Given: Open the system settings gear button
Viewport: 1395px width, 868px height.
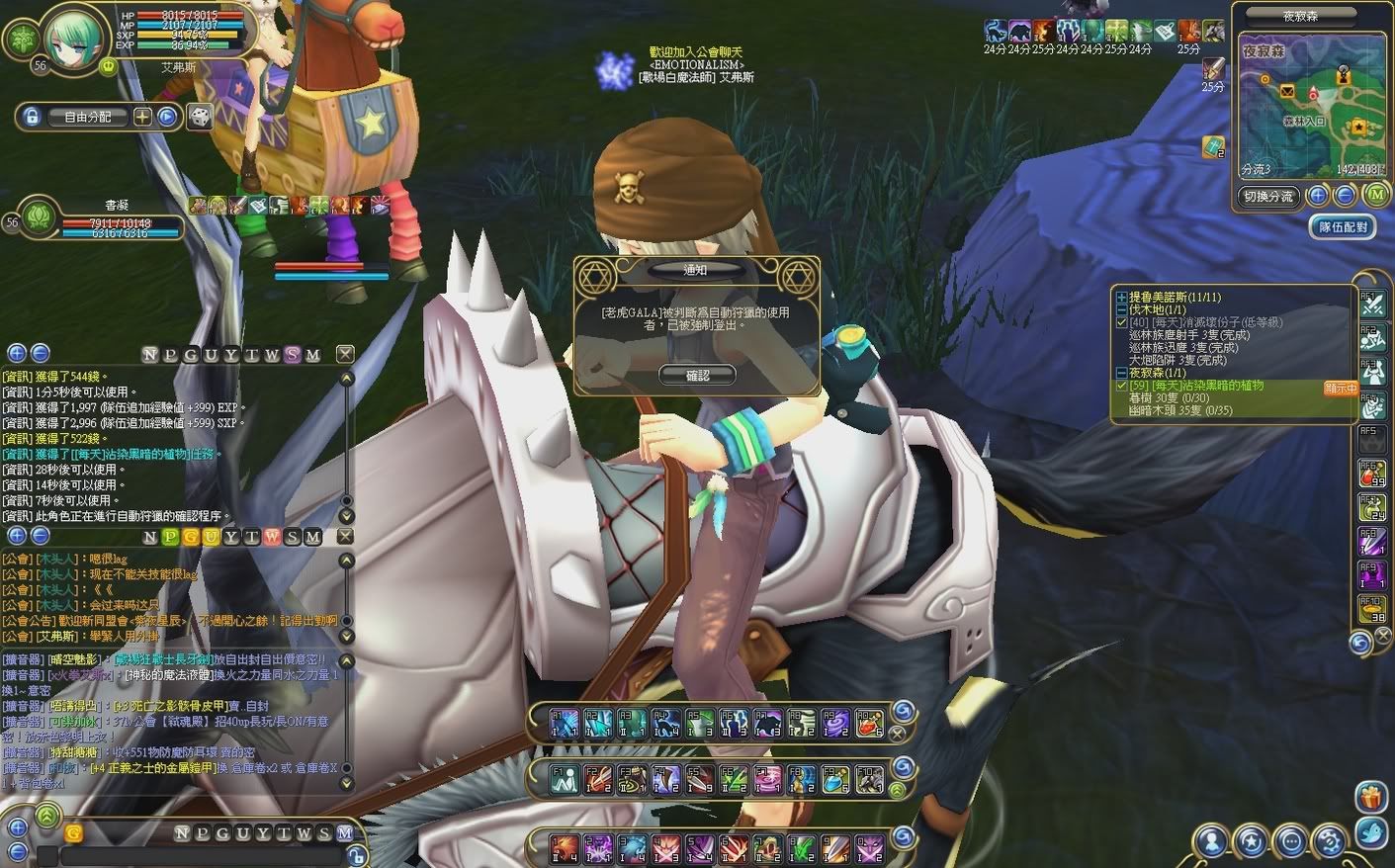Looking at the screenshot, I should pyautogui.click(x=1331, y=841).
